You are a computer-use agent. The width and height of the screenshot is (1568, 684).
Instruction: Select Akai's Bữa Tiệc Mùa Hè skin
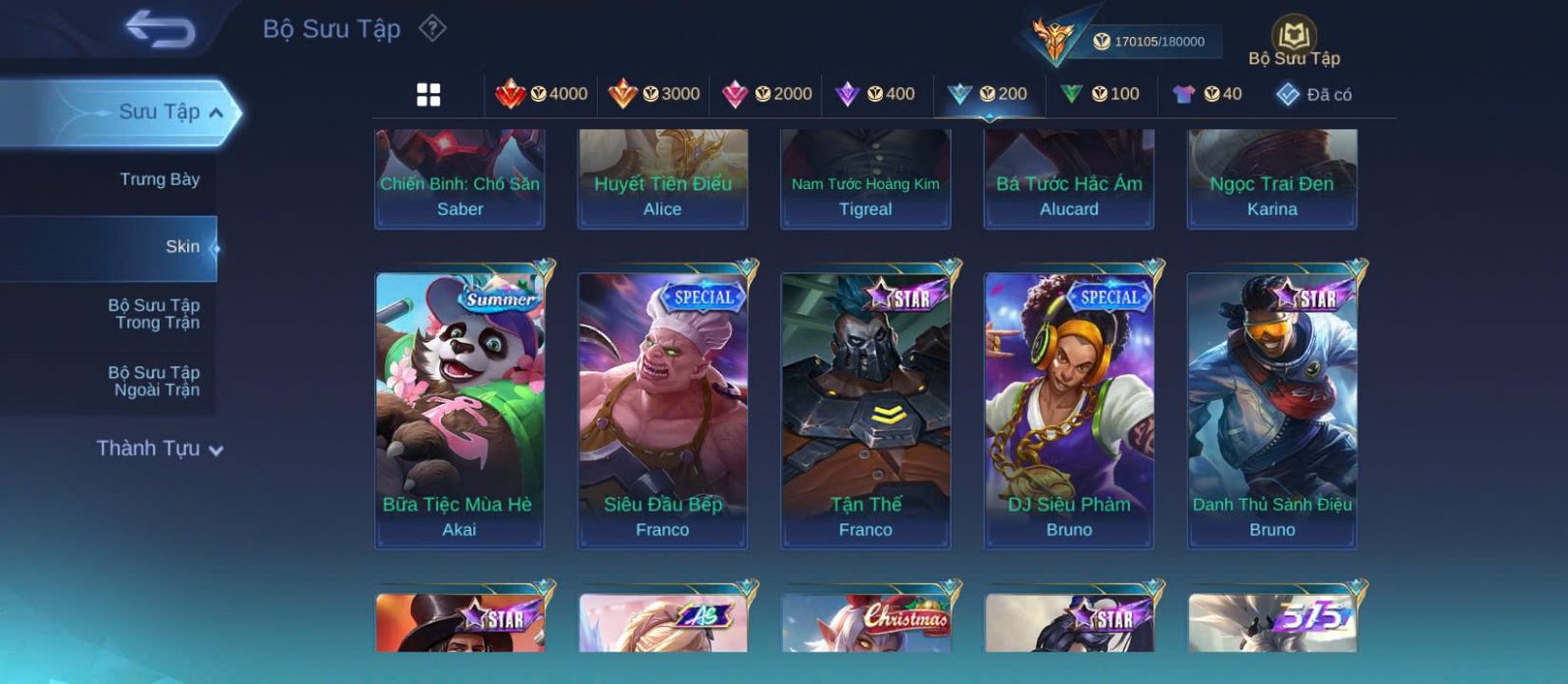tap(460, 410)
